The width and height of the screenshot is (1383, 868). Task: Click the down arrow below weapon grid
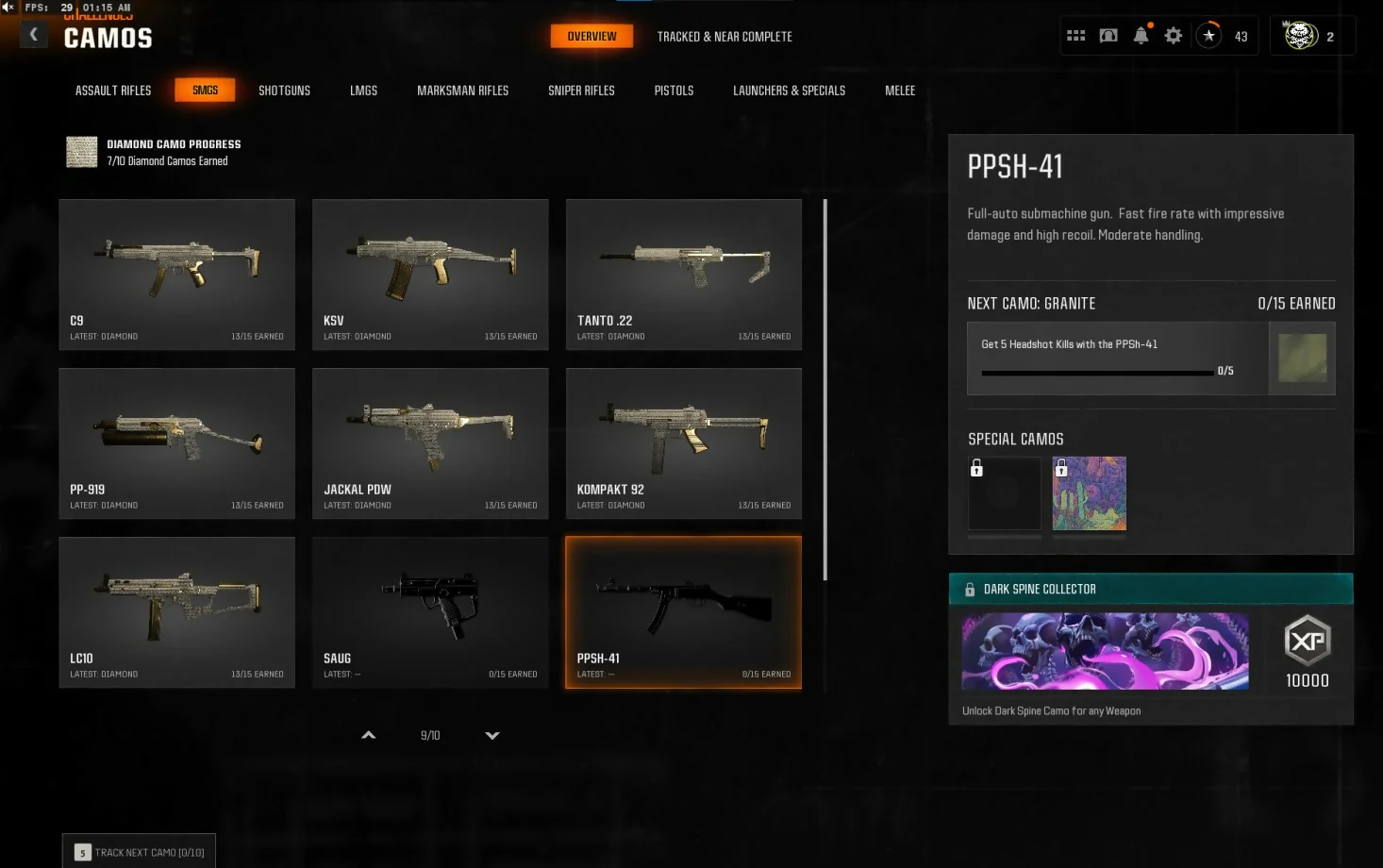click(x=492, y=735)
